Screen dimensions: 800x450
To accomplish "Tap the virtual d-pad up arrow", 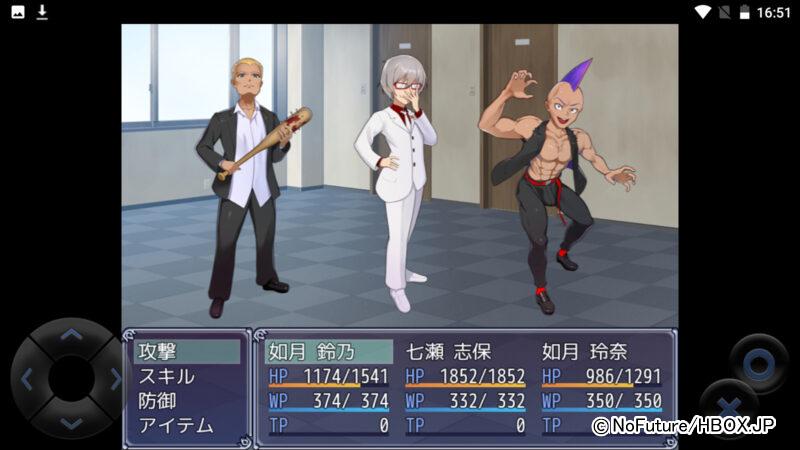I will coord(71,336).
